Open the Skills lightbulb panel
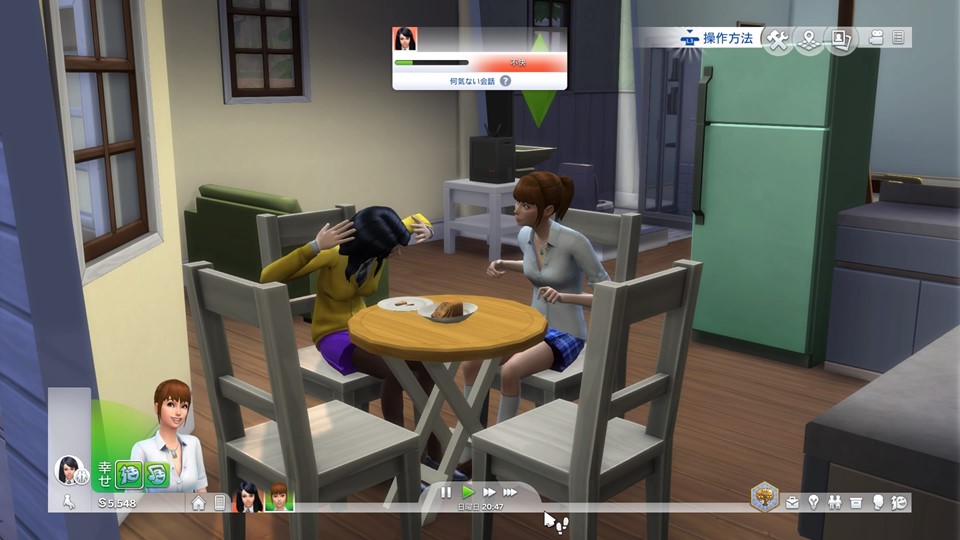 click(x=814, y=502)
